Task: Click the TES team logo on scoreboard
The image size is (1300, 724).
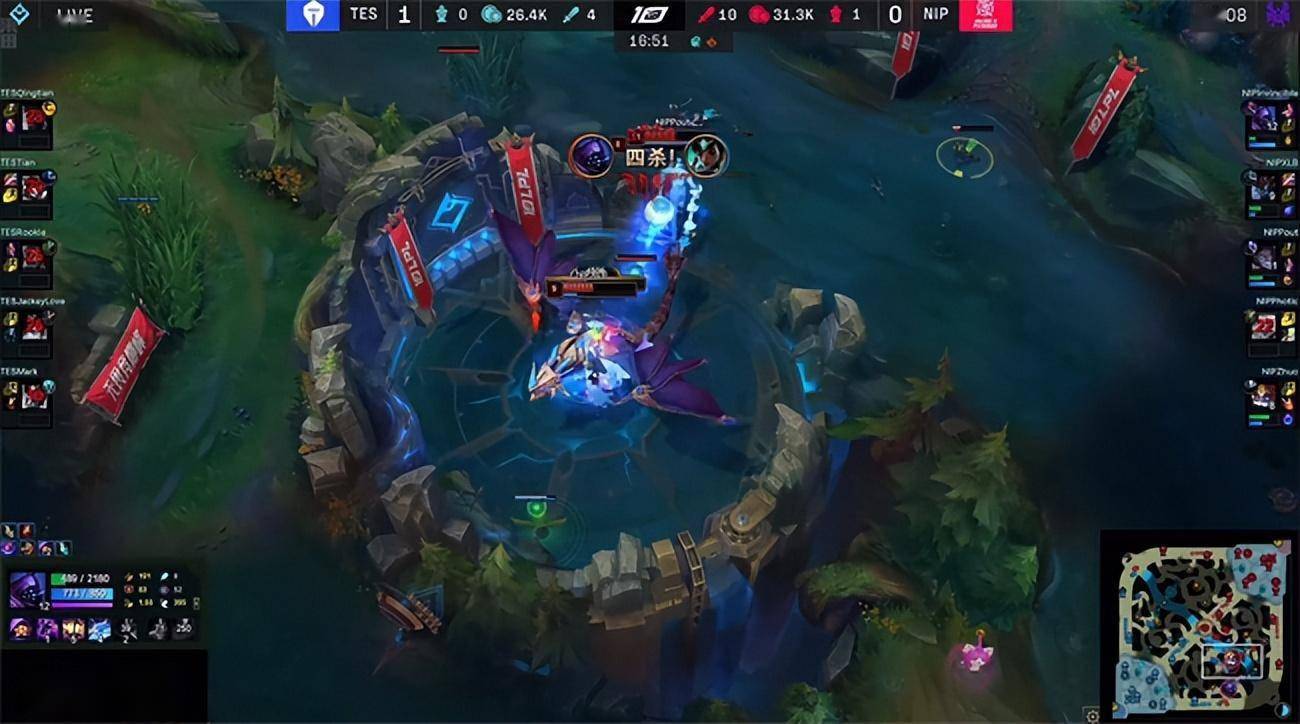Action: tap(312, 15)
